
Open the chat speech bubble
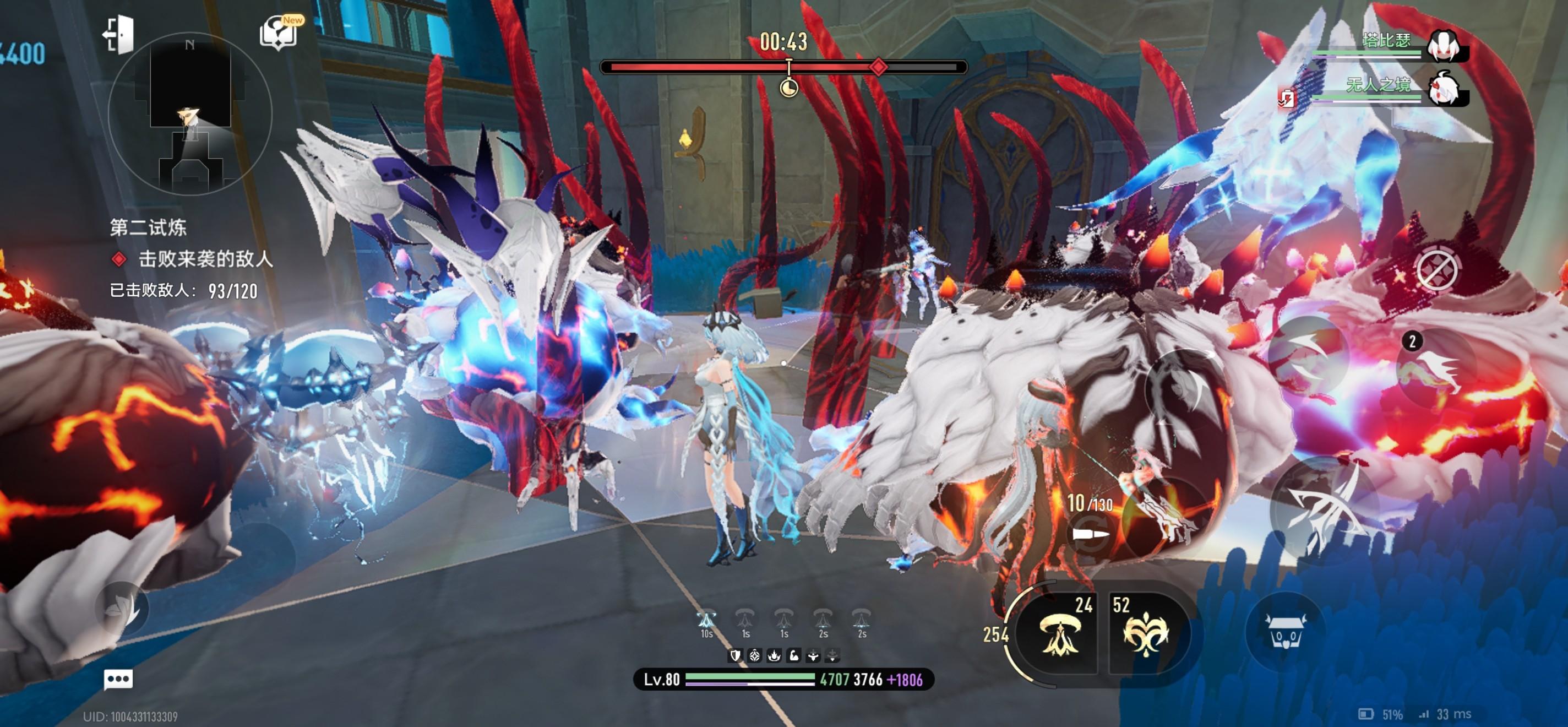coord(118,679)
